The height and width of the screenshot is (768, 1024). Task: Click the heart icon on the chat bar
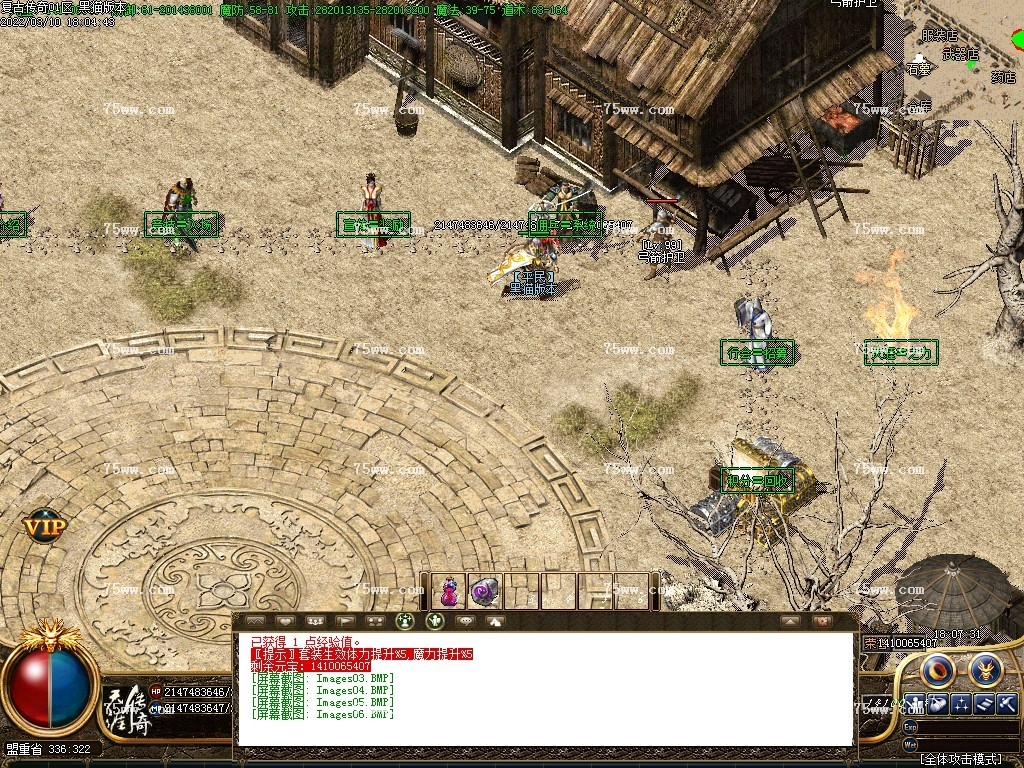285,621
